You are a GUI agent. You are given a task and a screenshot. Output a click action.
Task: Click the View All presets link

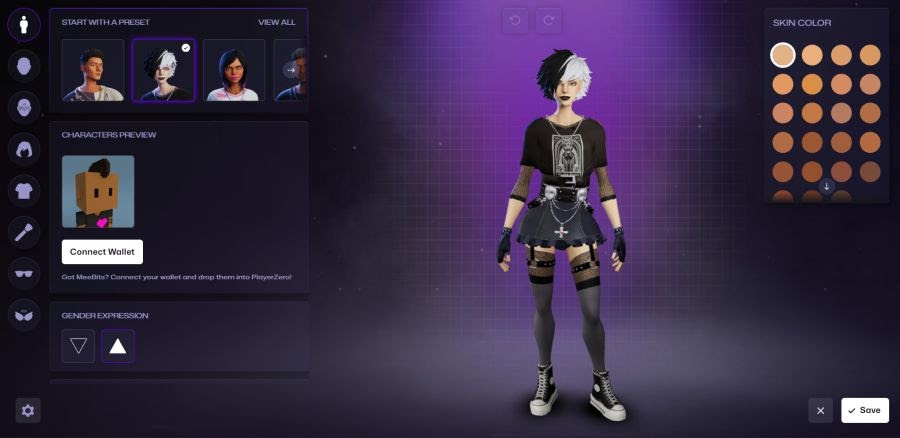pos(276,22)
